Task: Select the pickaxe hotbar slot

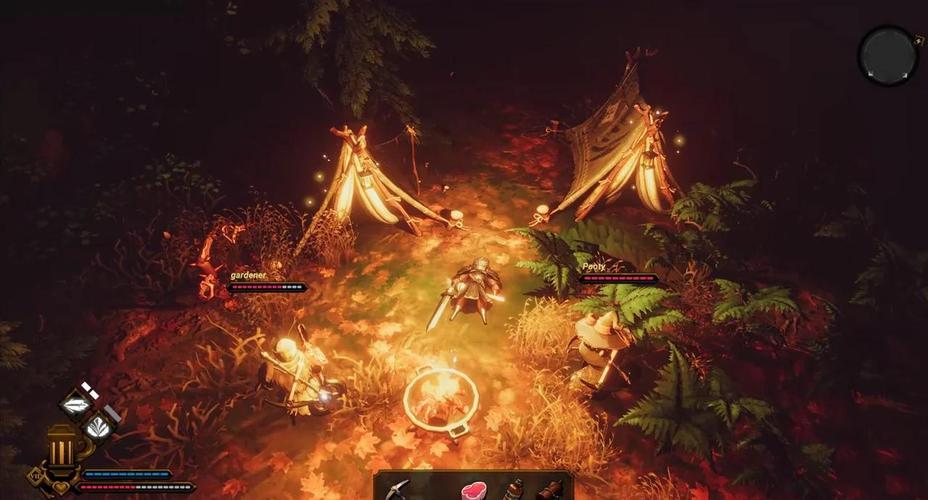Action: point(398,489)
